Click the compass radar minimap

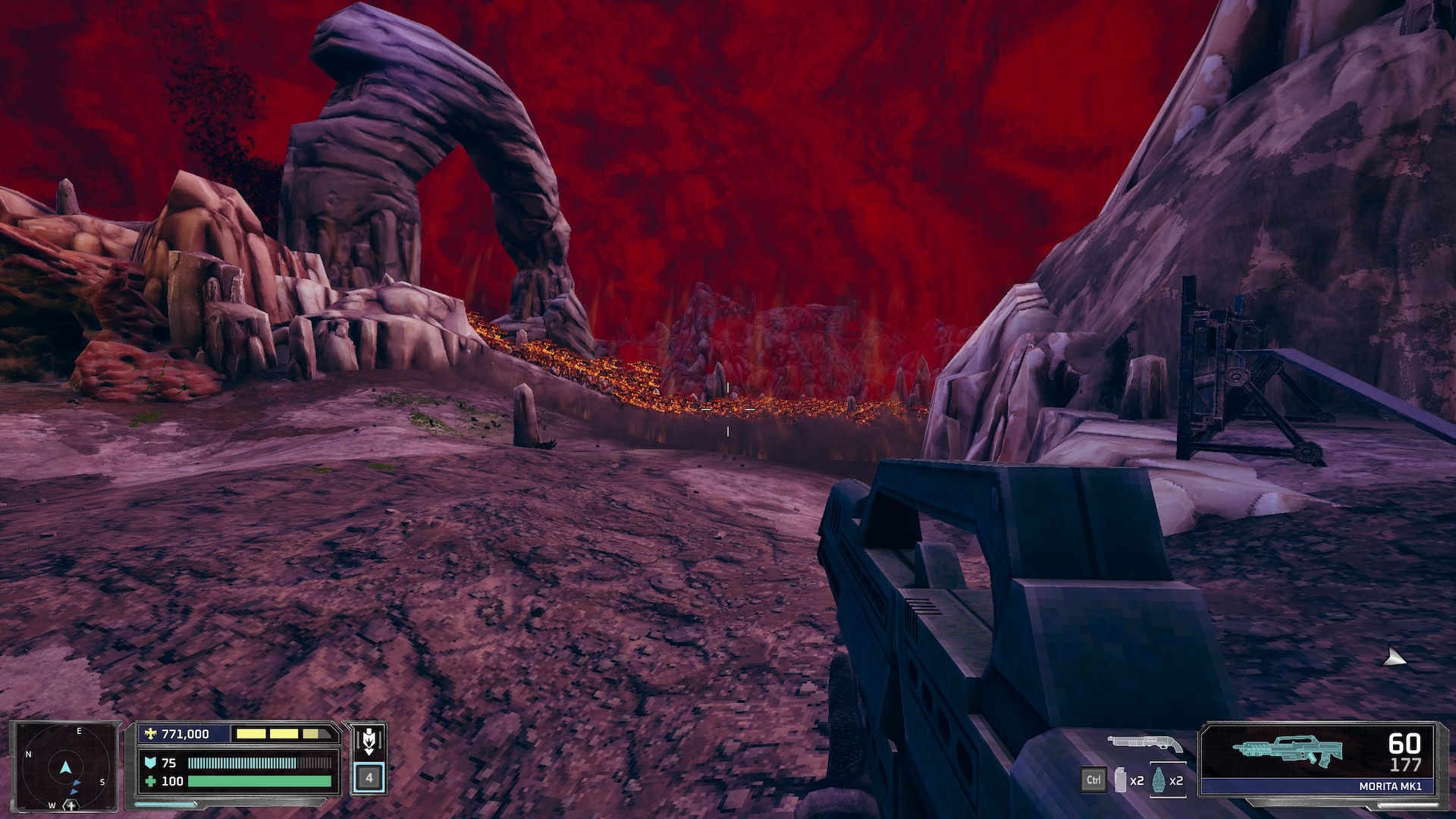click(x=65, y=767)
